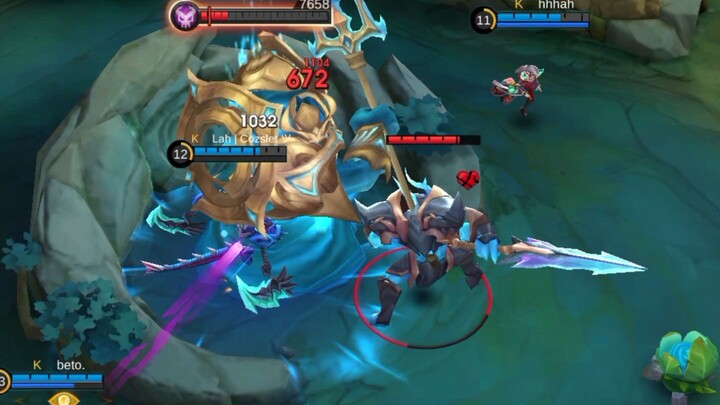Click the yellow eye spectator icon
This screenshot has height=405, width=720.
point(65,399)
